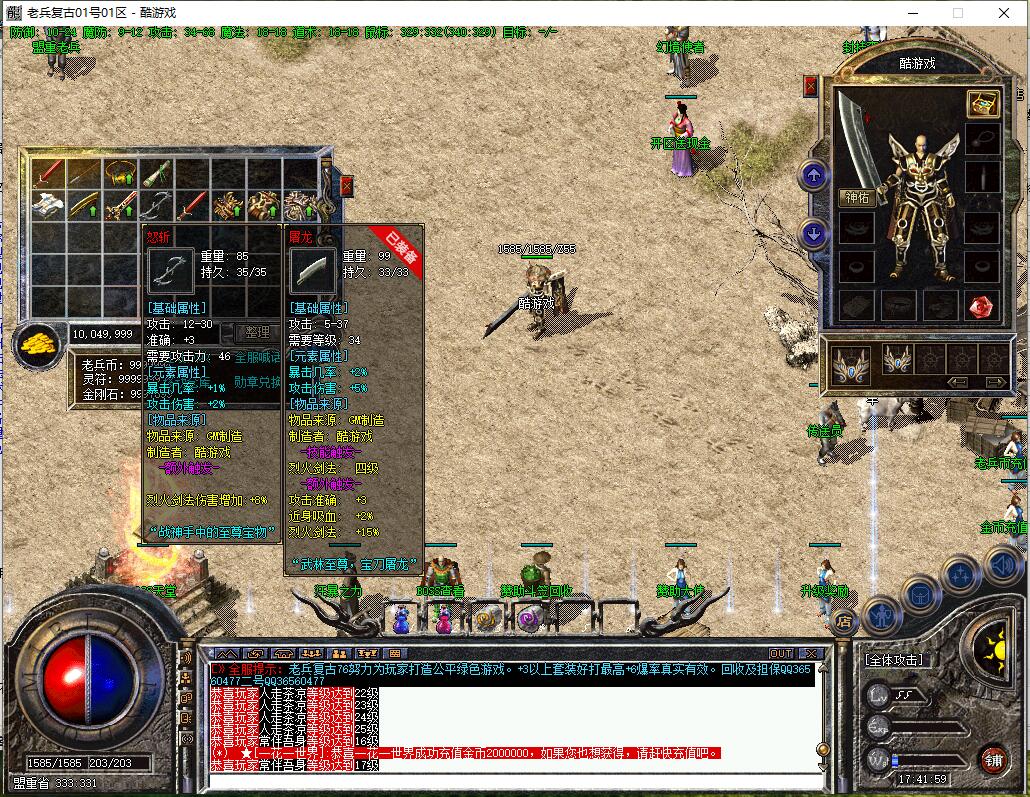Viewport: 1030px width, 797px height.
Task: Toggle the speaker sound button
Action: pyautogui.click(x=1002, y=566)
